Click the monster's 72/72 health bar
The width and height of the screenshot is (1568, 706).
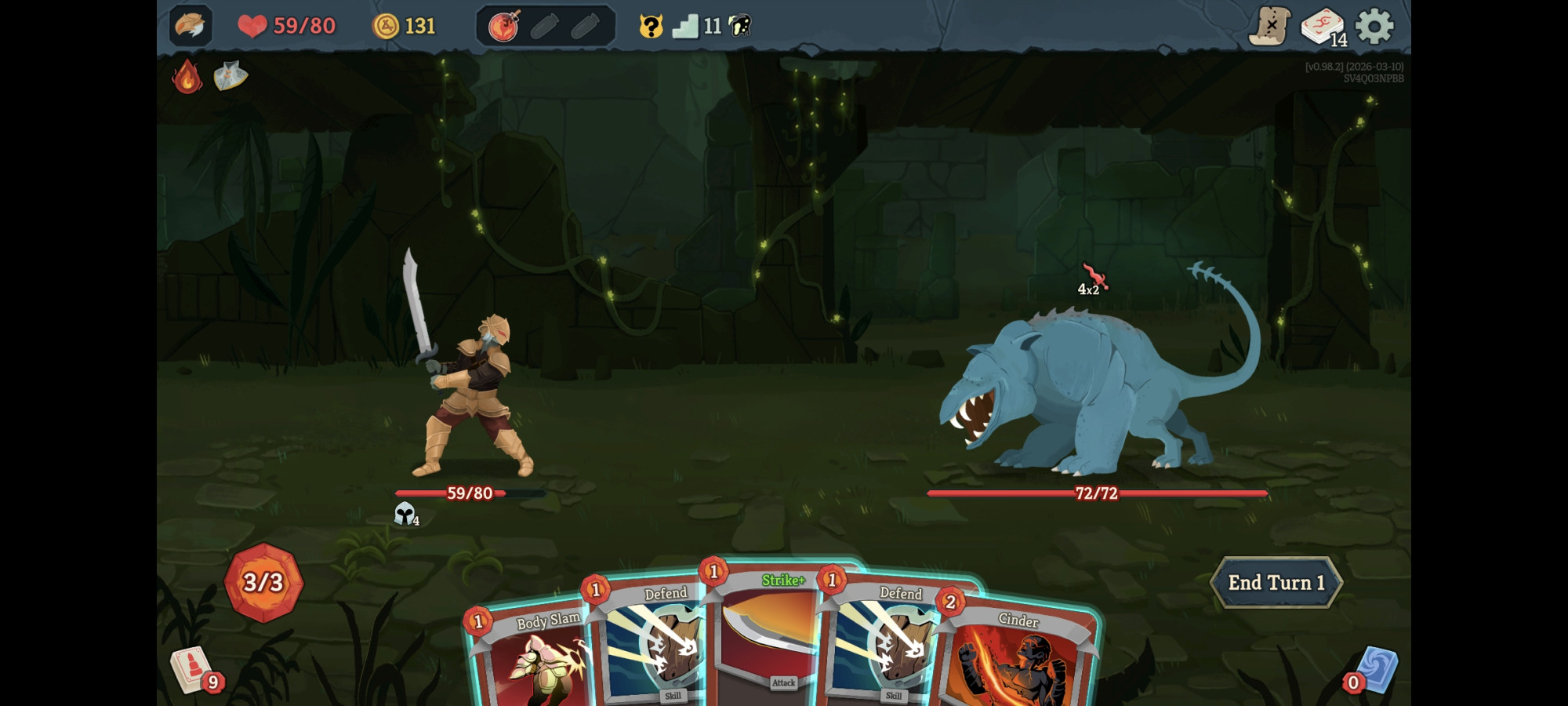(1095, 494)
